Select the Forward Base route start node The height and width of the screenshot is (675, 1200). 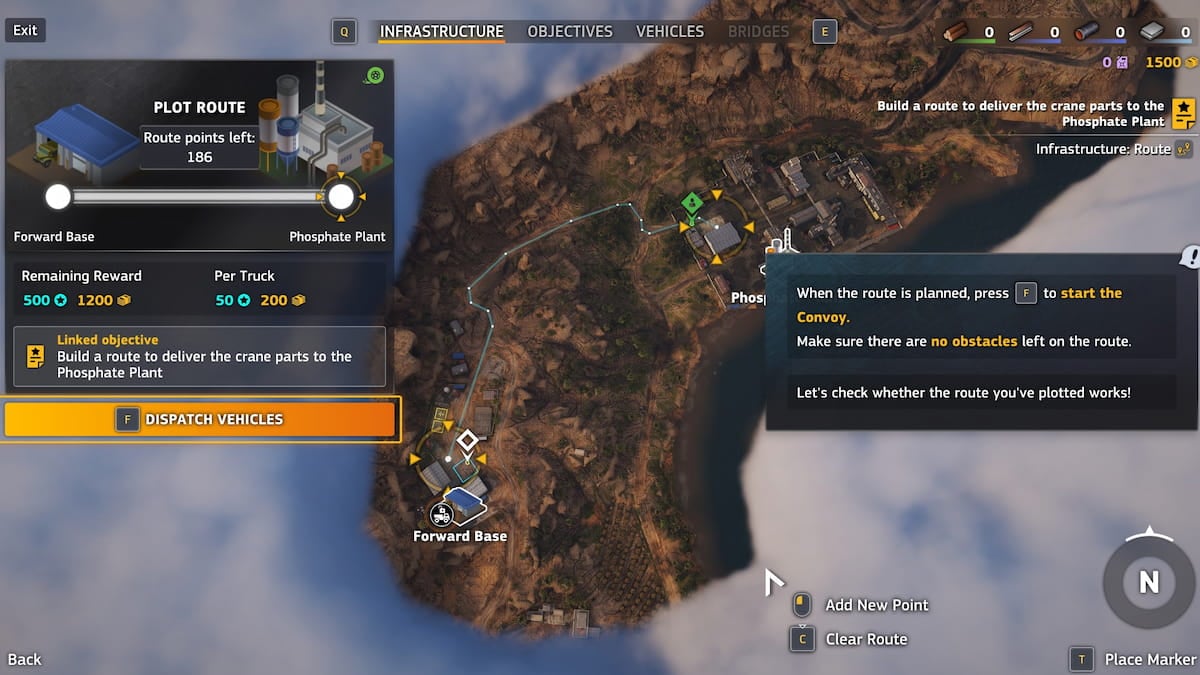pos(58,196)
